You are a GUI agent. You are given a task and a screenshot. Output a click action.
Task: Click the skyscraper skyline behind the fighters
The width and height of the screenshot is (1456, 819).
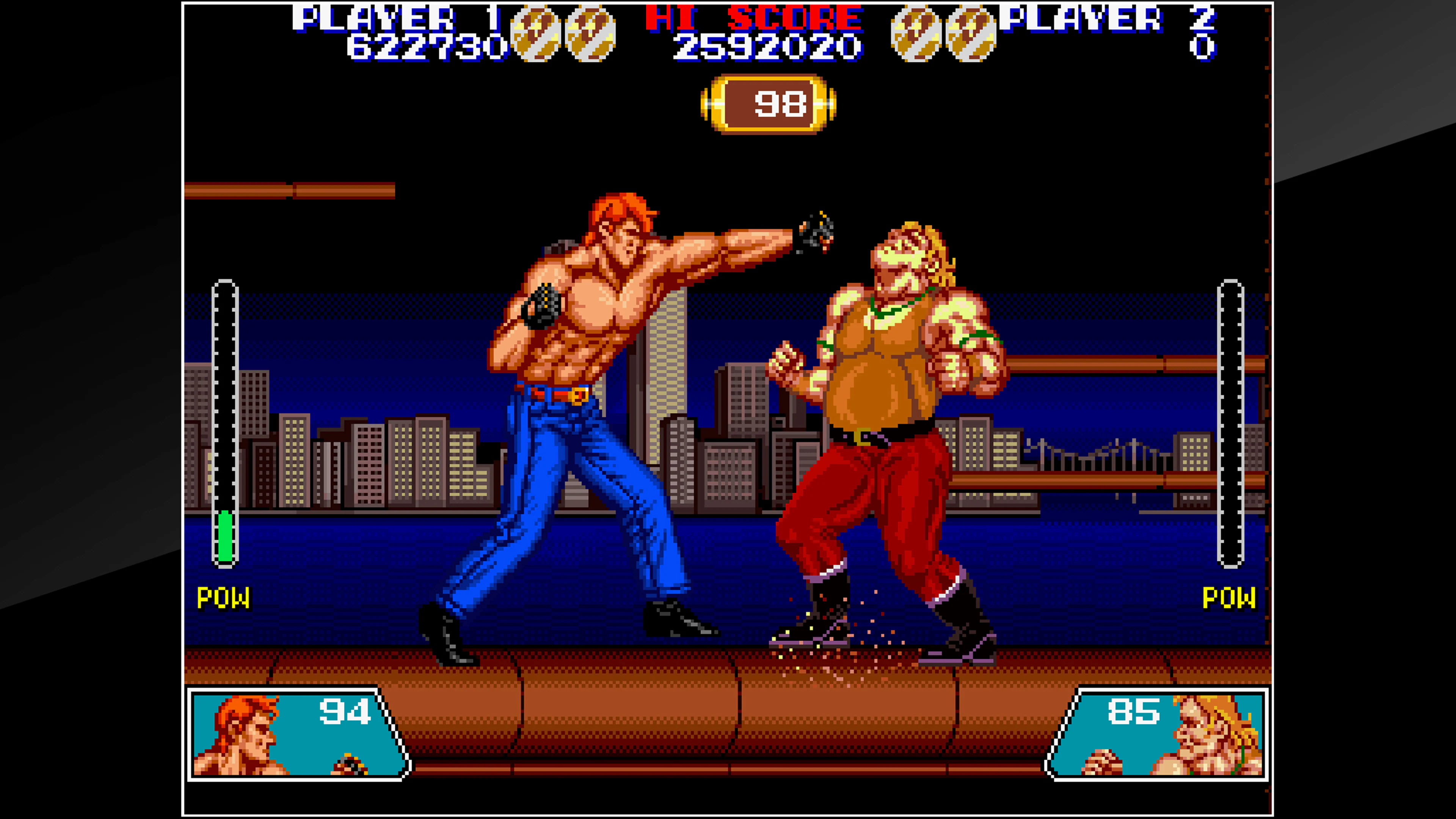tap(395, 452)
